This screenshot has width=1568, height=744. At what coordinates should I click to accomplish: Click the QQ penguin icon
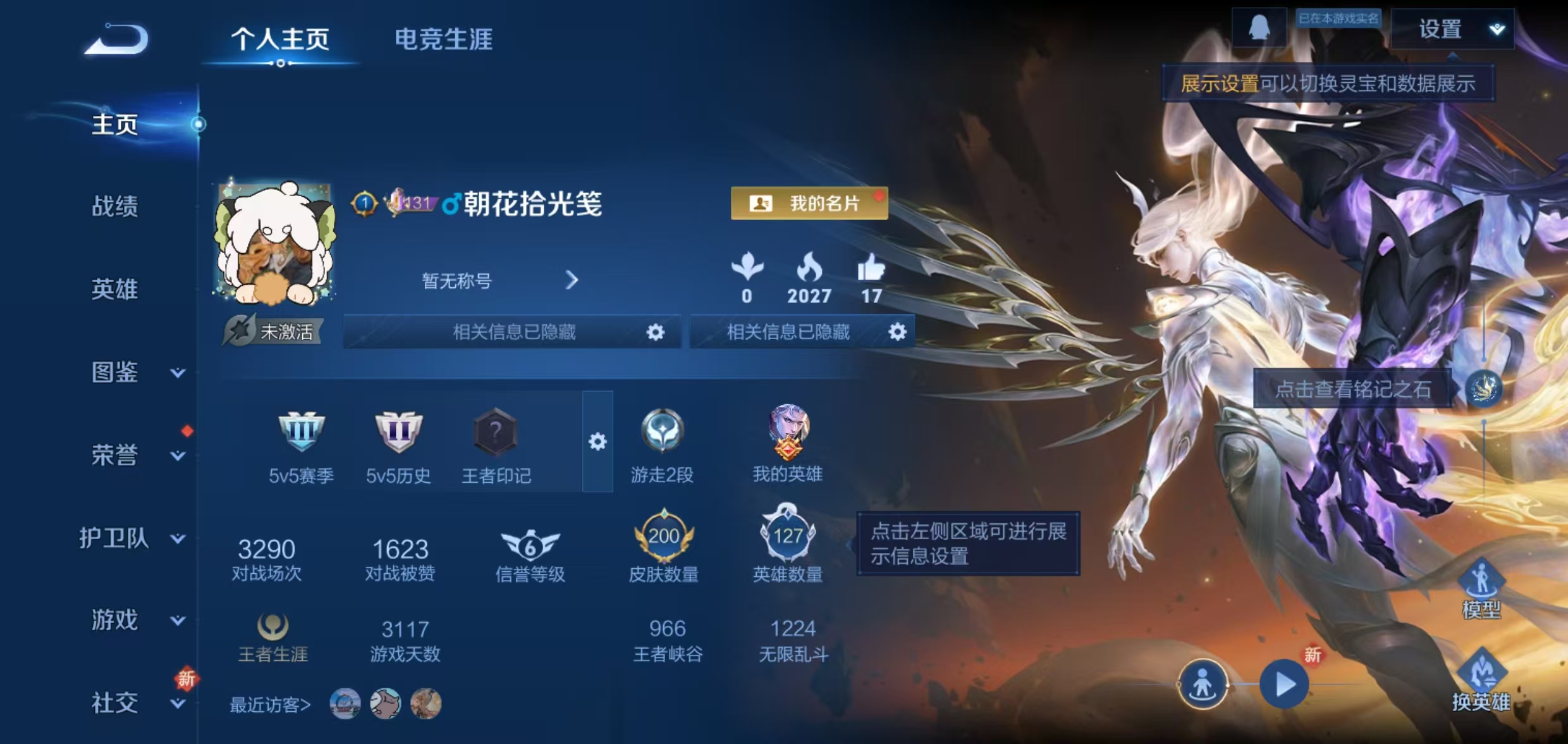point(1258,27)
